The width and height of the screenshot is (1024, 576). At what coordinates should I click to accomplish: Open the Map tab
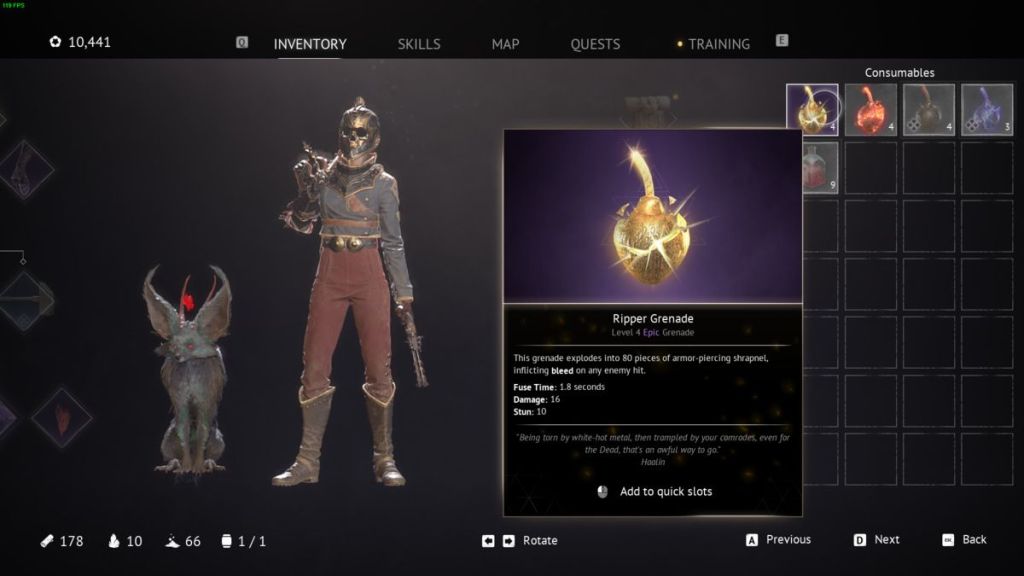505,44
